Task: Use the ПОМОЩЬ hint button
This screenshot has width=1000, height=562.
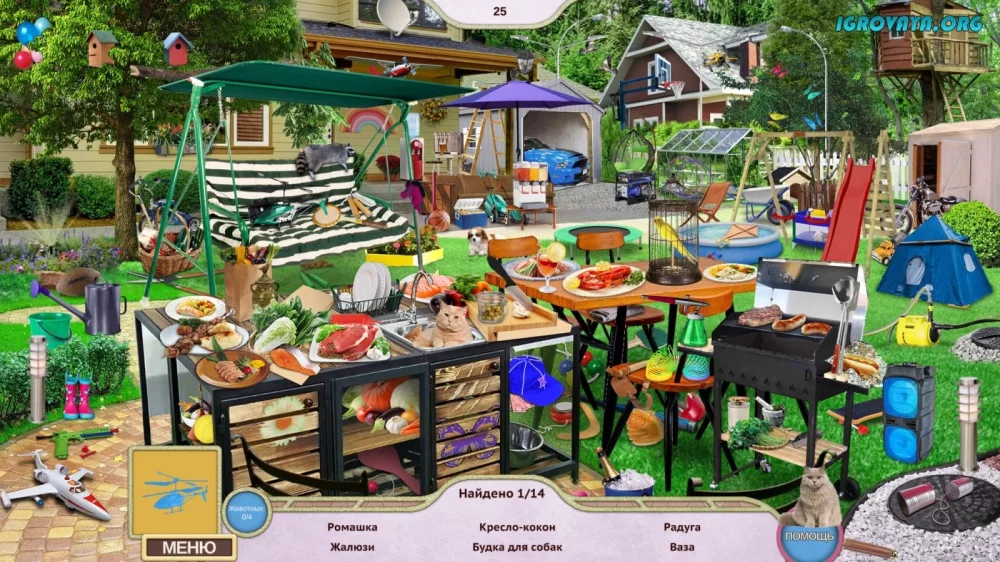Action: coord(809,537)
